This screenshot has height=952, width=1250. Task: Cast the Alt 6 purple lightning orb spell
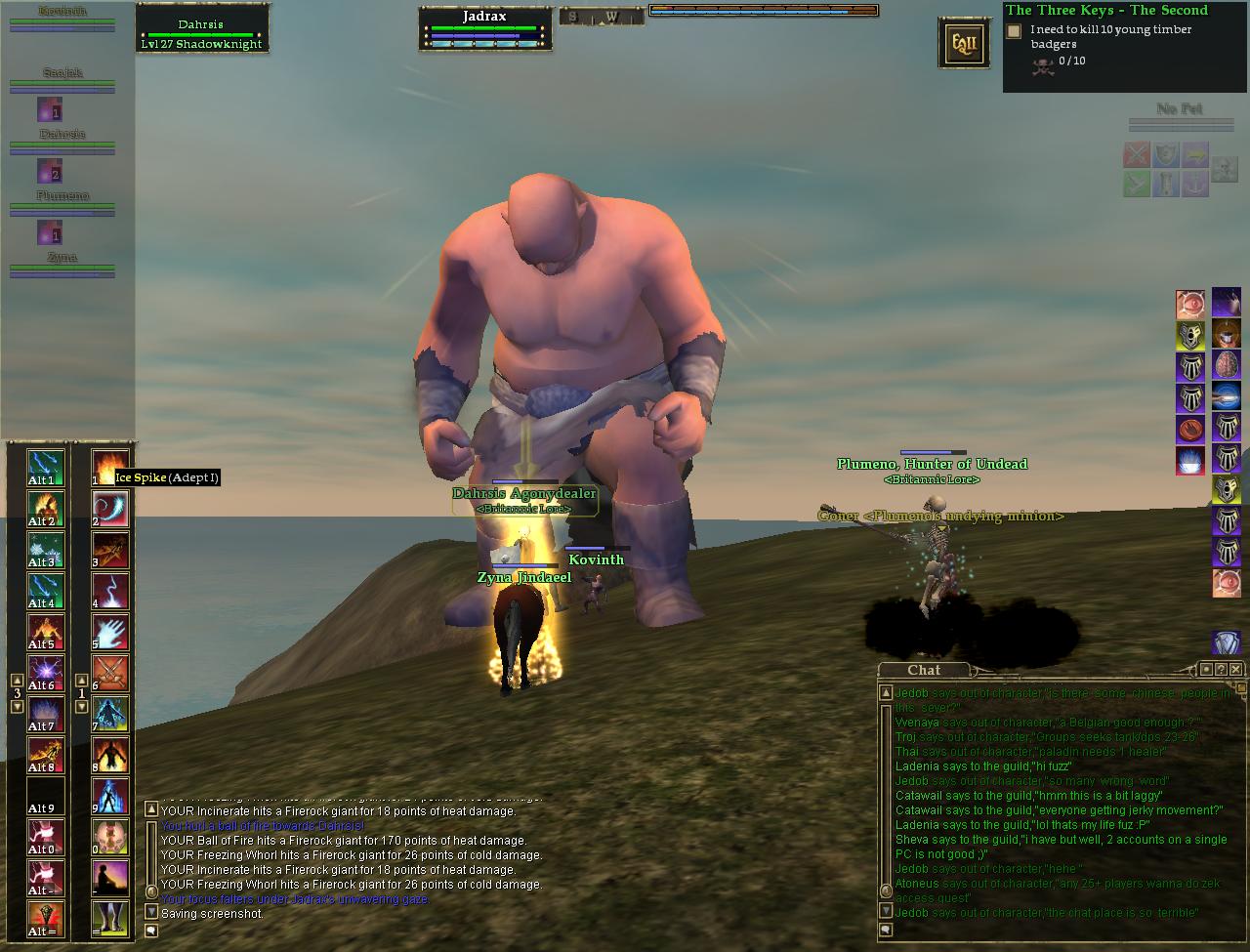(46, 673)
